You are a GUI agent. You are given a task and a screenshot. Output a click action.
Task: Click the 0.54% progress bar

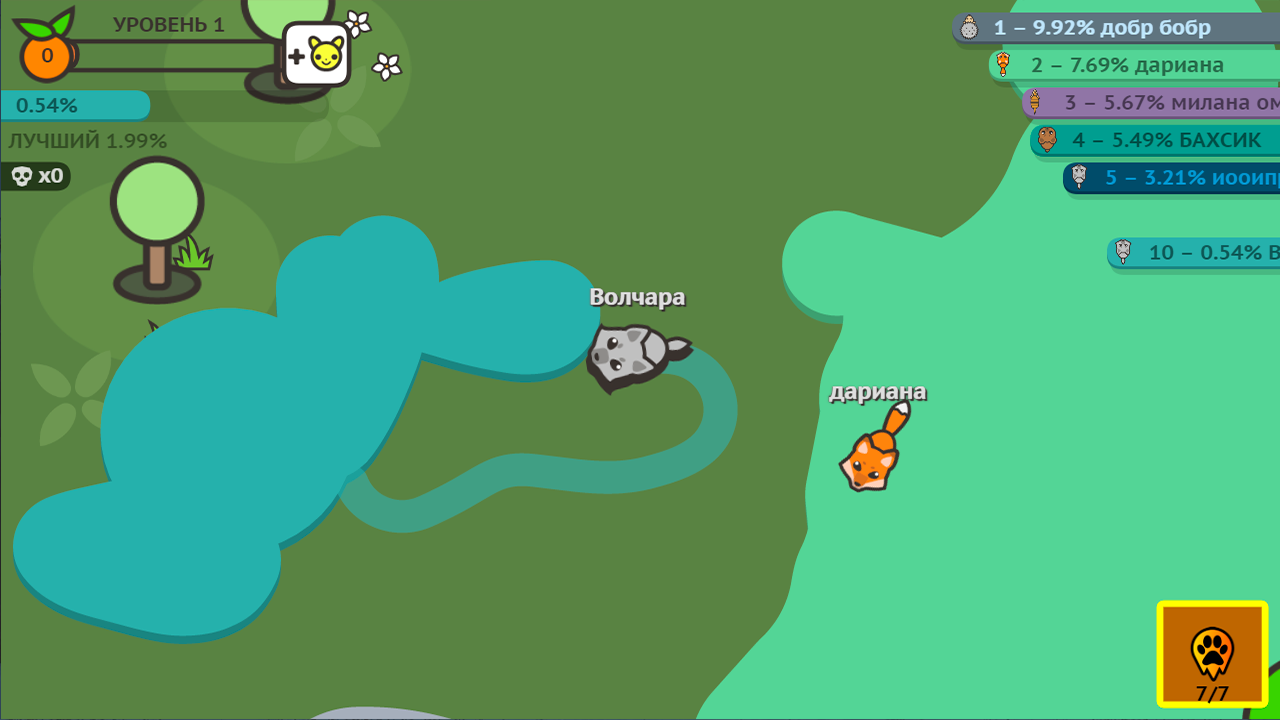(75, 105)
